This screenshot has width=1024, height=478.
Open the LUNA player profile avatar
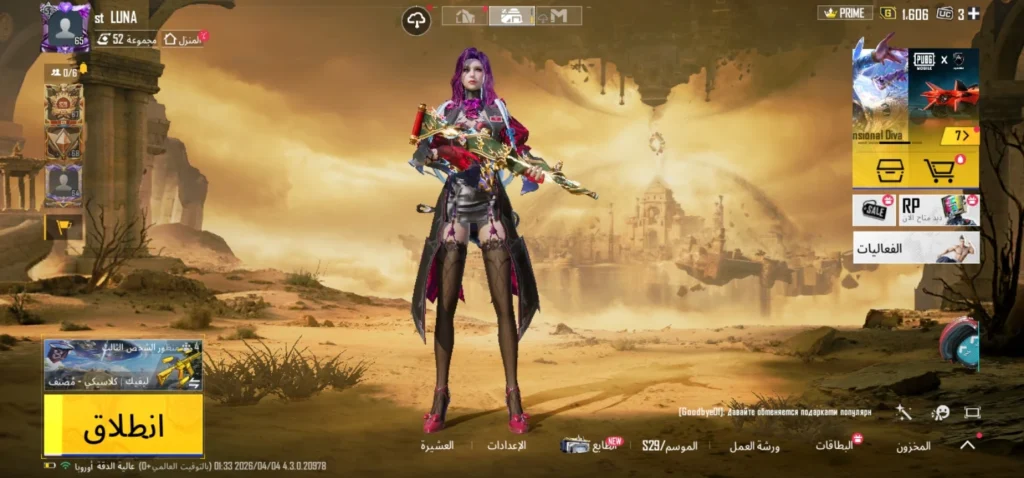tap(66, 27)
